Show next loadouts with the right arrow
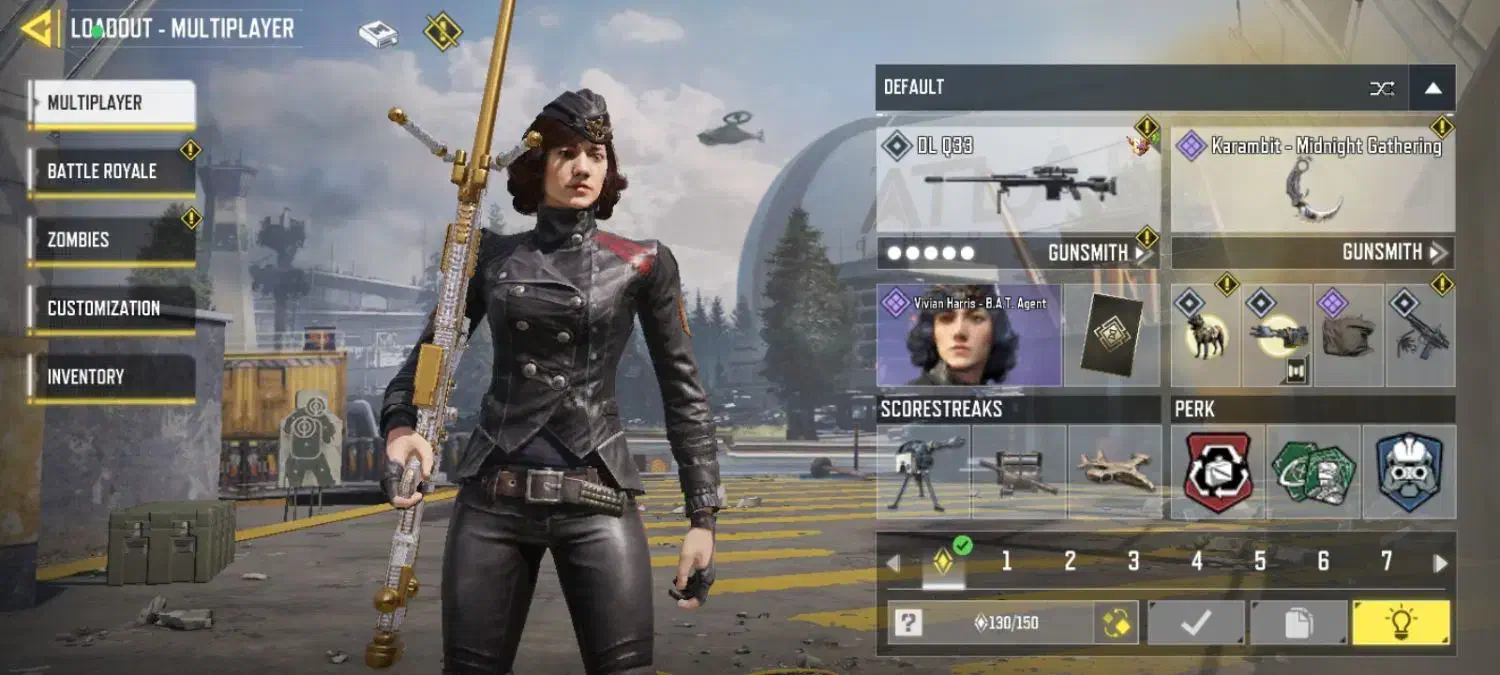The image size is (1500, 675). pyautogui.click(x=1440, y=563)
